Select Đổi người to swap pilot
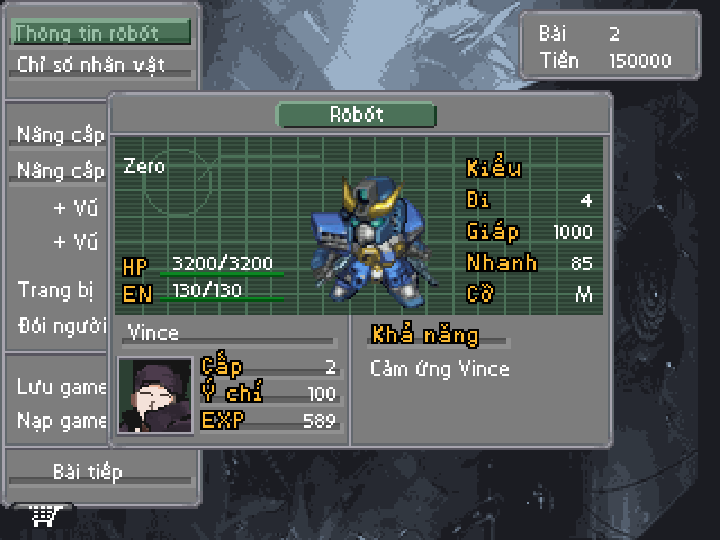 (x=61, y=326)
